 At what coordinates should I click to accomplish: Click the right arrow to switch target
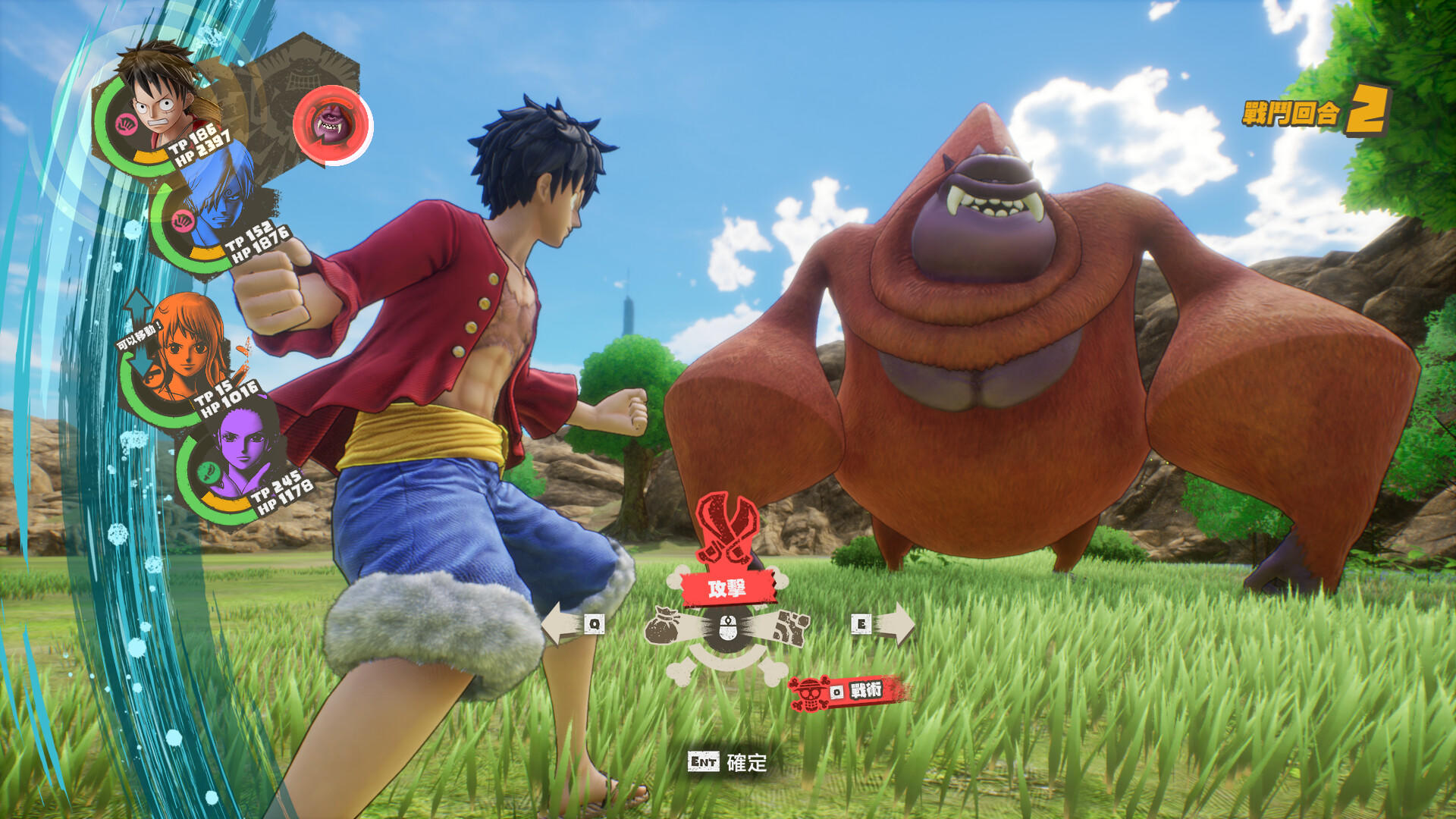tap(884, 624)
